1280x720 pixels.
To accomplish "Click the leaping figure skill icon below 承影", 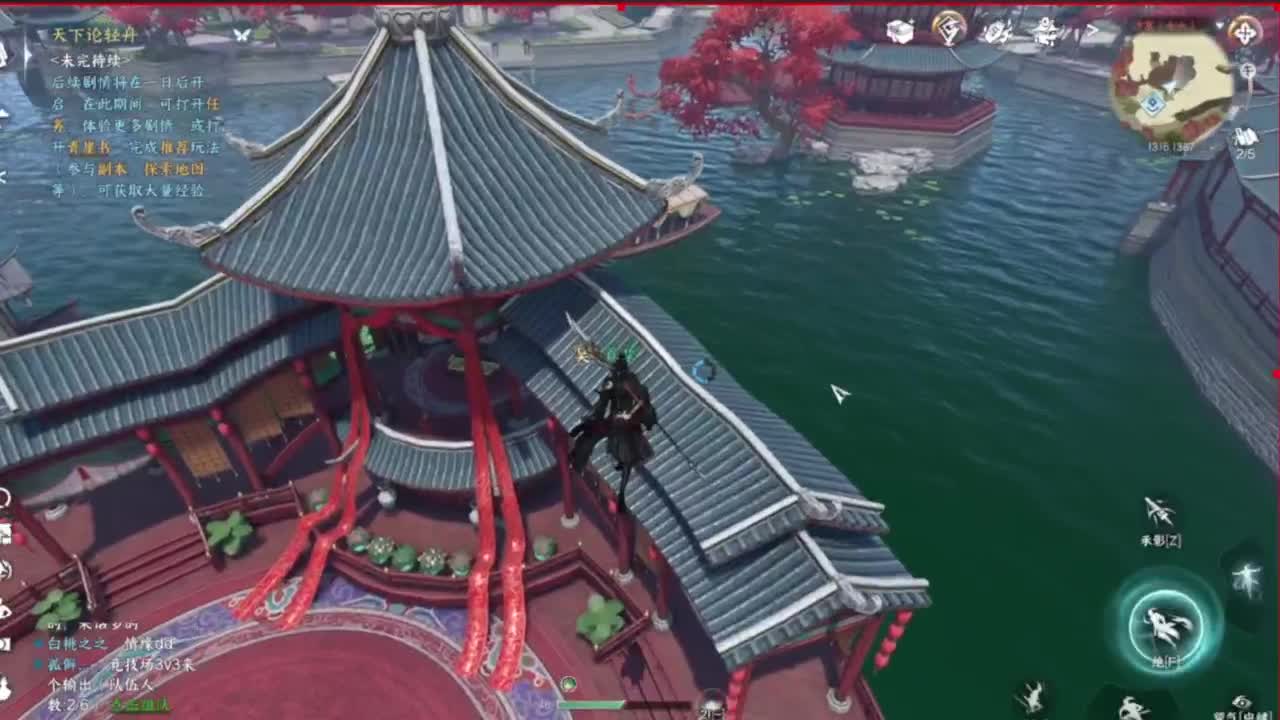I will (1247, 580).
